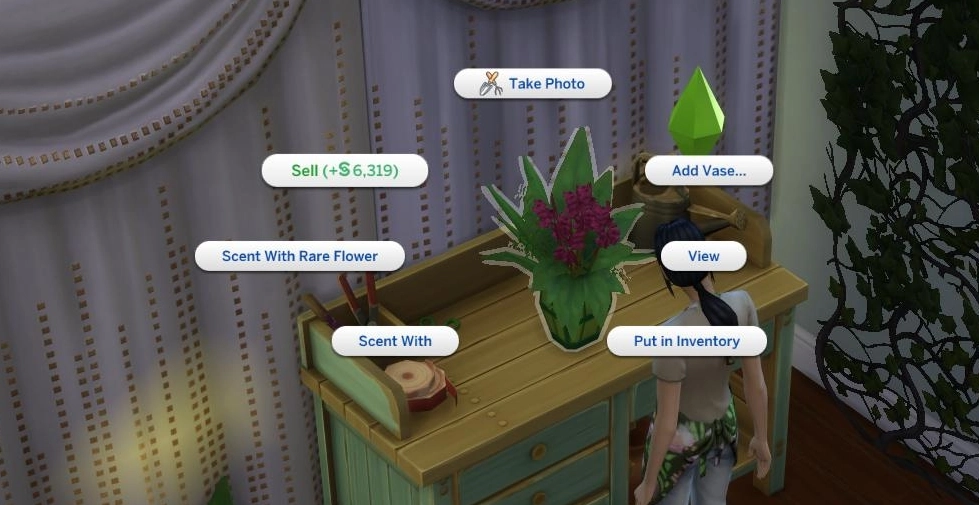Screen dimensions: 979x505
Task: Sell the flower arrangement for §6,319
Action: pyautogui.click(x=345, y=171)
